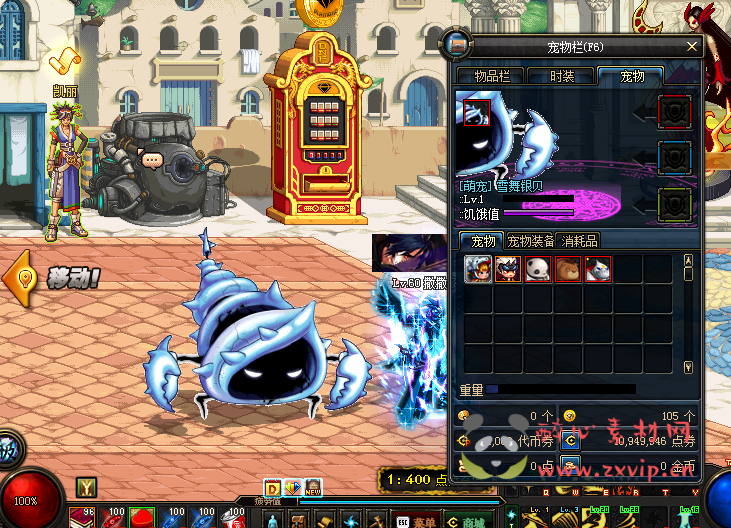Open the 菜单 menu button
The image size is (731, 528).
418,521
